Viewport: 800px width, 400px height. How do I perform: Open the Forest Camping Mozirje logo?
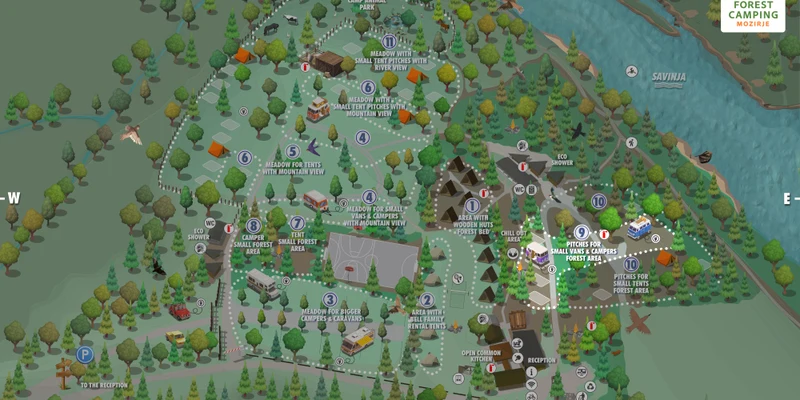click(752, 14)
